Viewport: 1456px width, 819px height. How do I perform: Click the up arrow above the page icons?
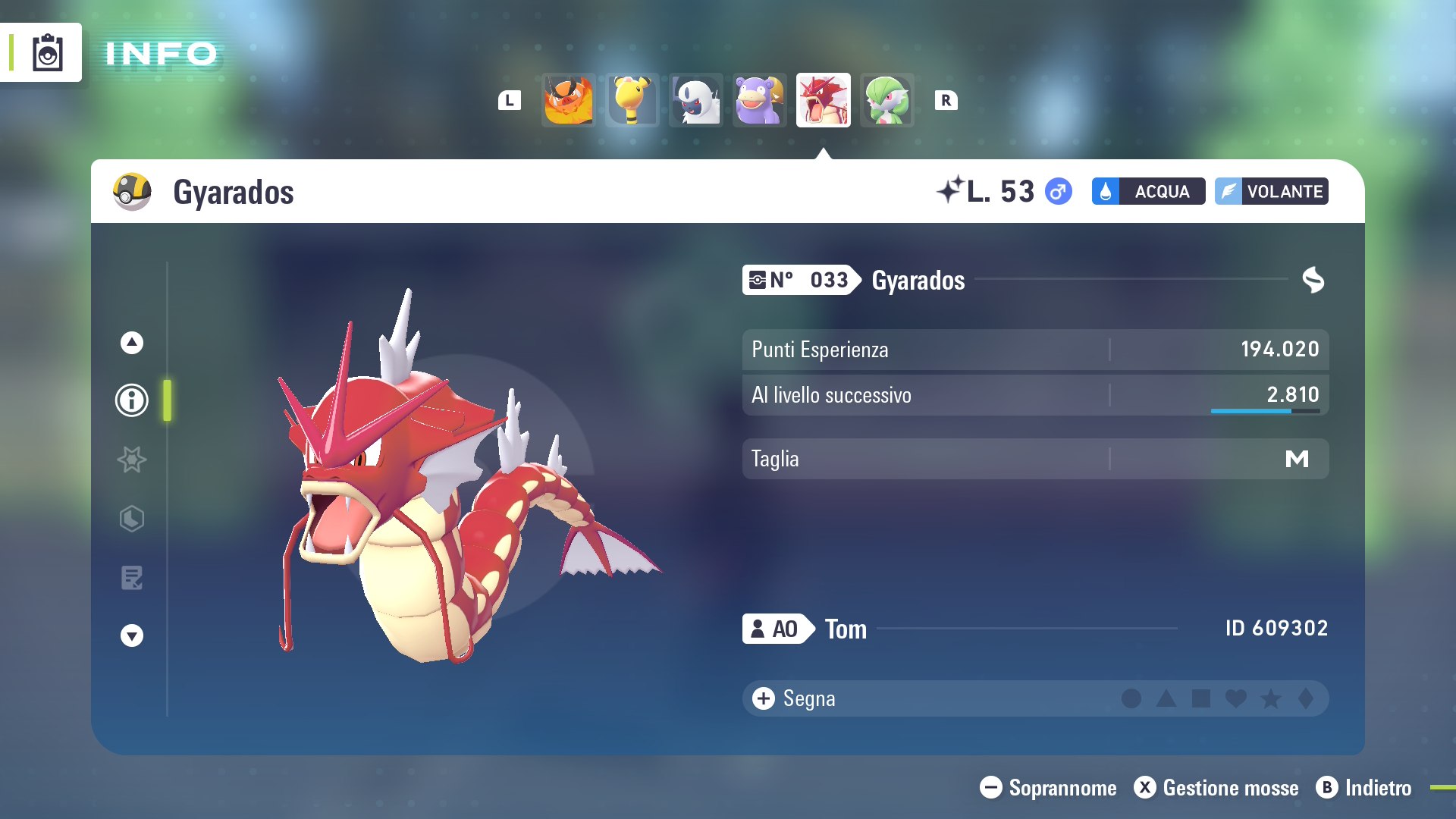(132, 343)
